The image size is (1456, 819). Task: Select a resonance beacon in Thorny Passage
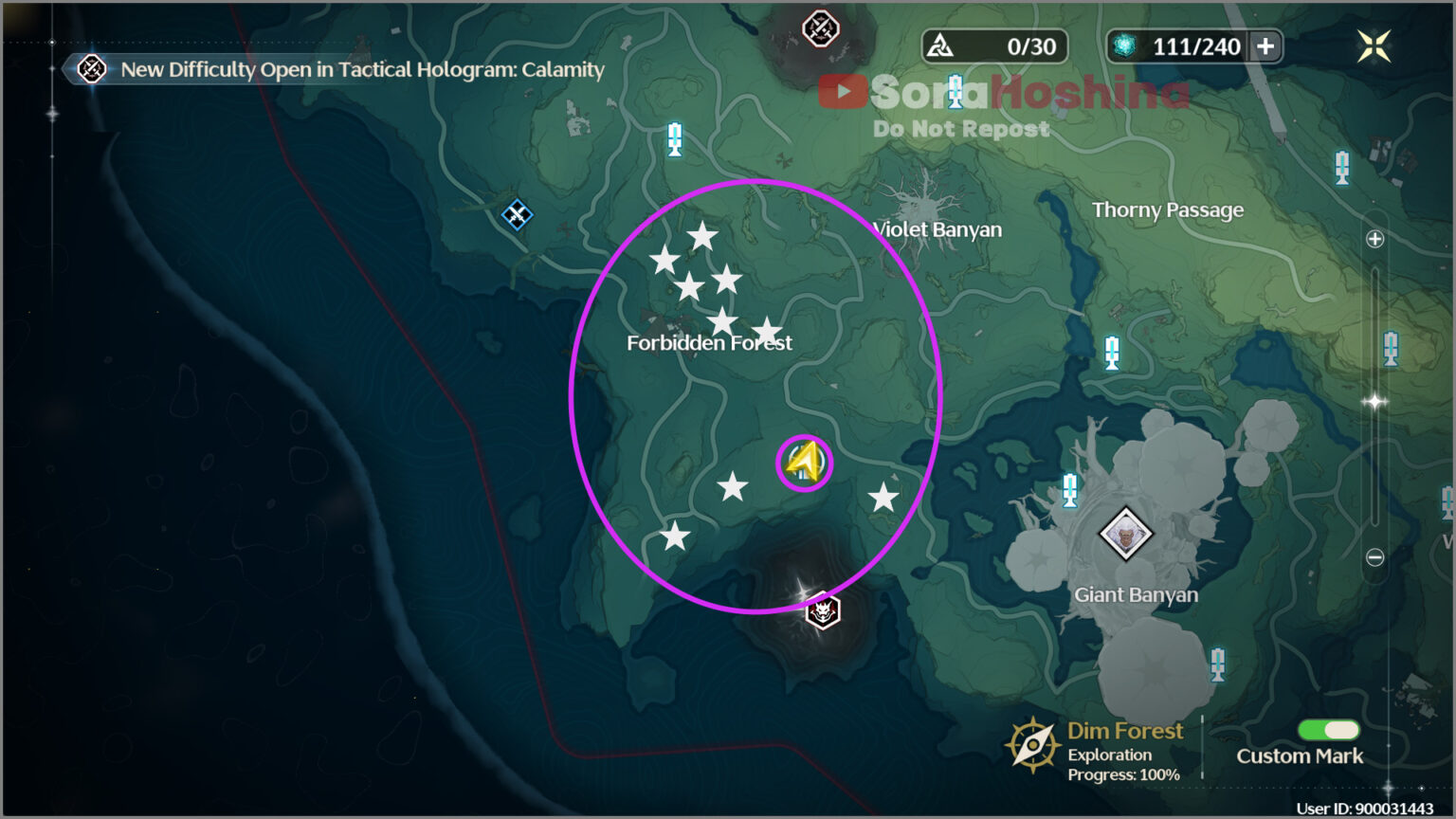pyautogui.click(x=1343, y=166)
